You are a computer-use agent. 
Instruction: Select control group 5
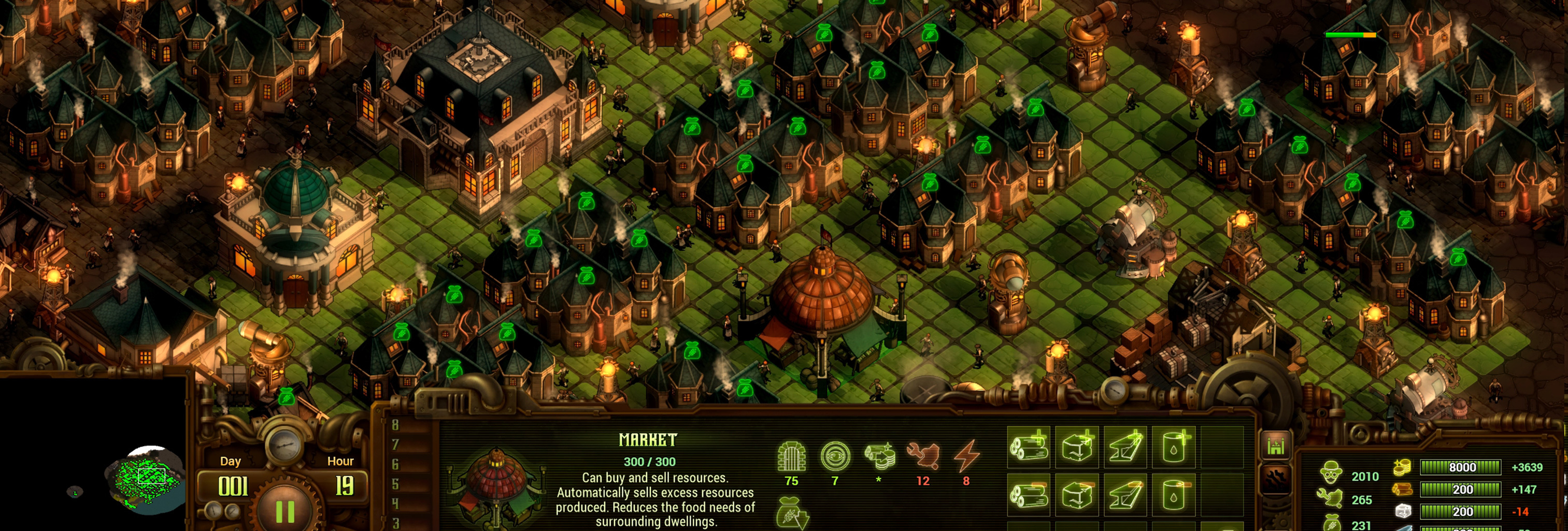[x=396, y=484]
